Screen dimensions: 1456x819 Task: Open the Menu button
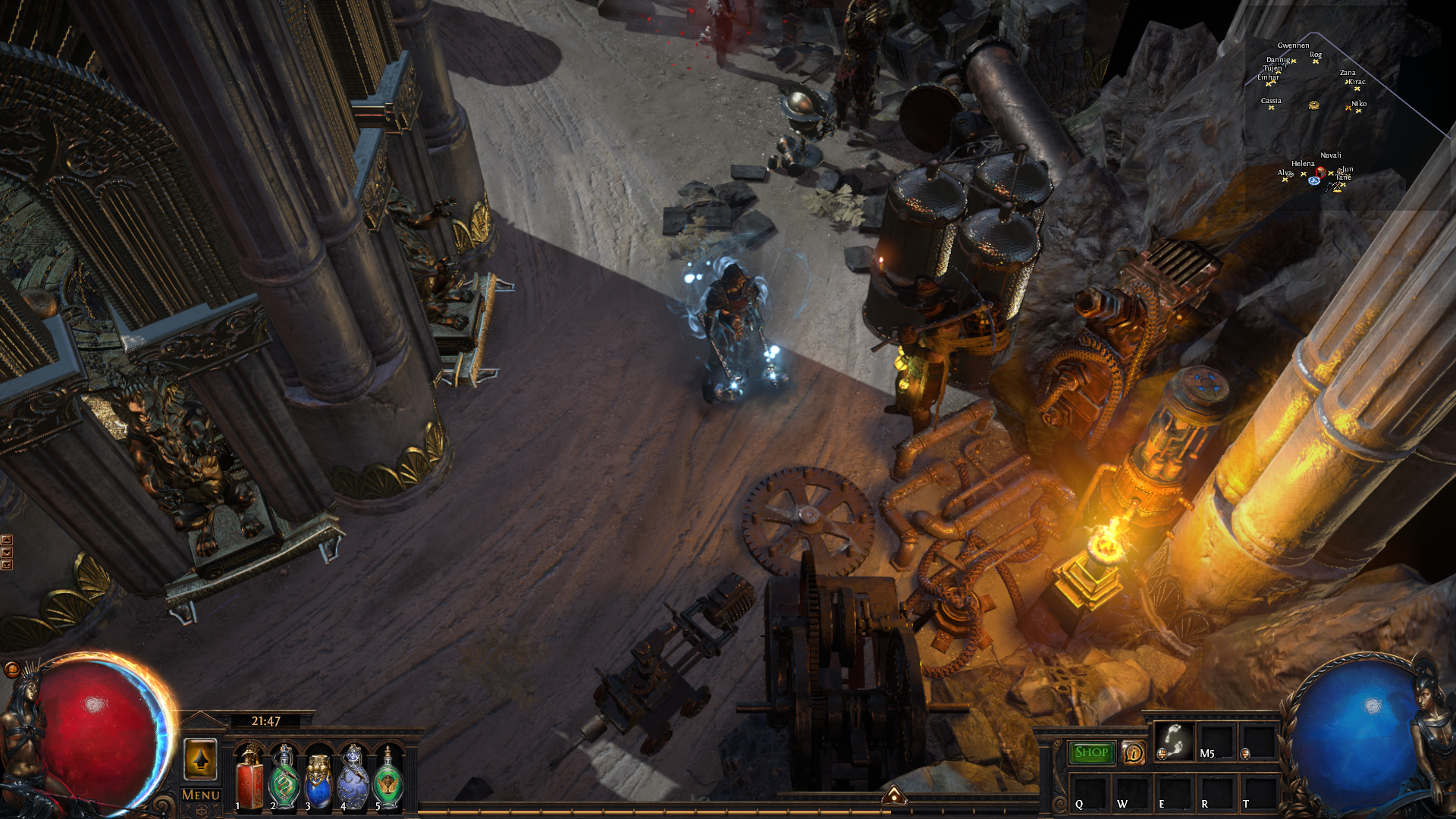click(x=201, y=795)
